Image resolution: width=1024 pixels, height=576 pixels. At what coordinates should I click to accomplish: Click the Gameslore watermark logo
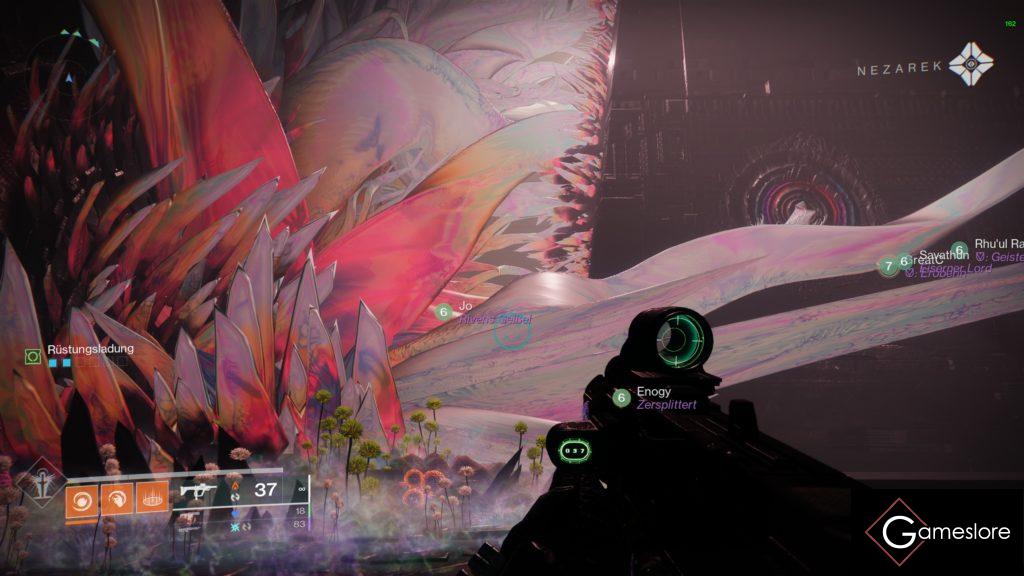(940, 533)
